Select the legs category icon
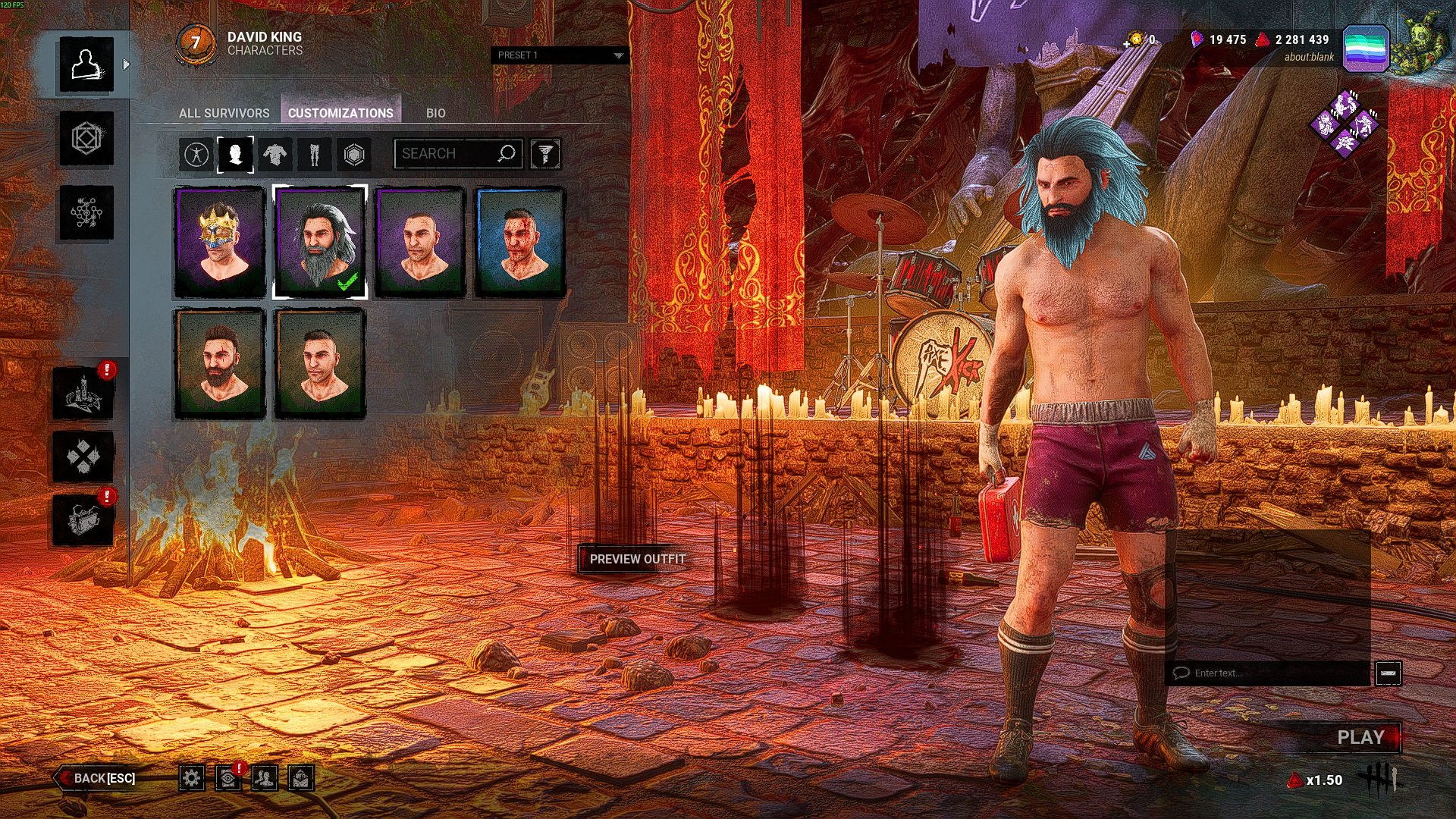The width and height of the screenshot is (1456, 819). coord(315,155)
